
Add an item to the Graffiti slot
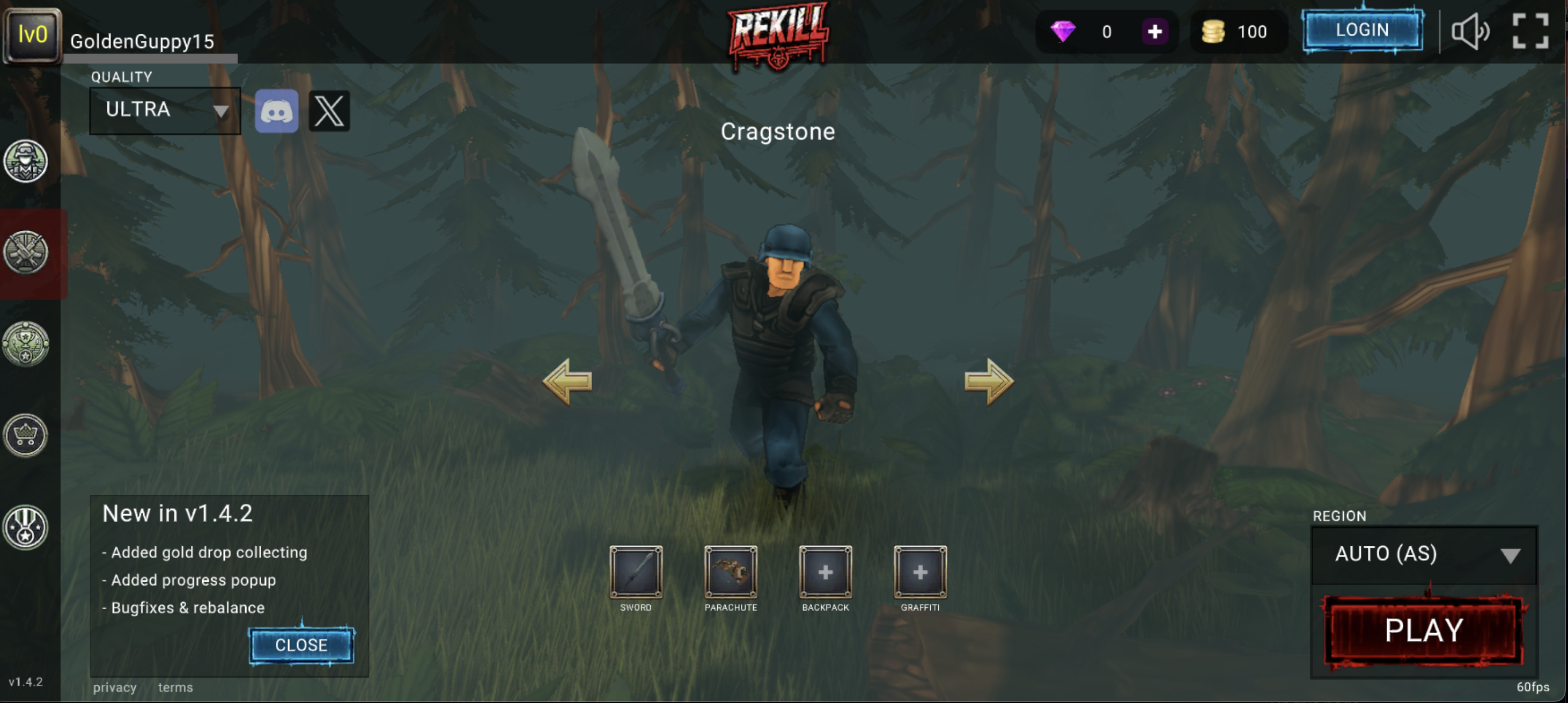920,572
